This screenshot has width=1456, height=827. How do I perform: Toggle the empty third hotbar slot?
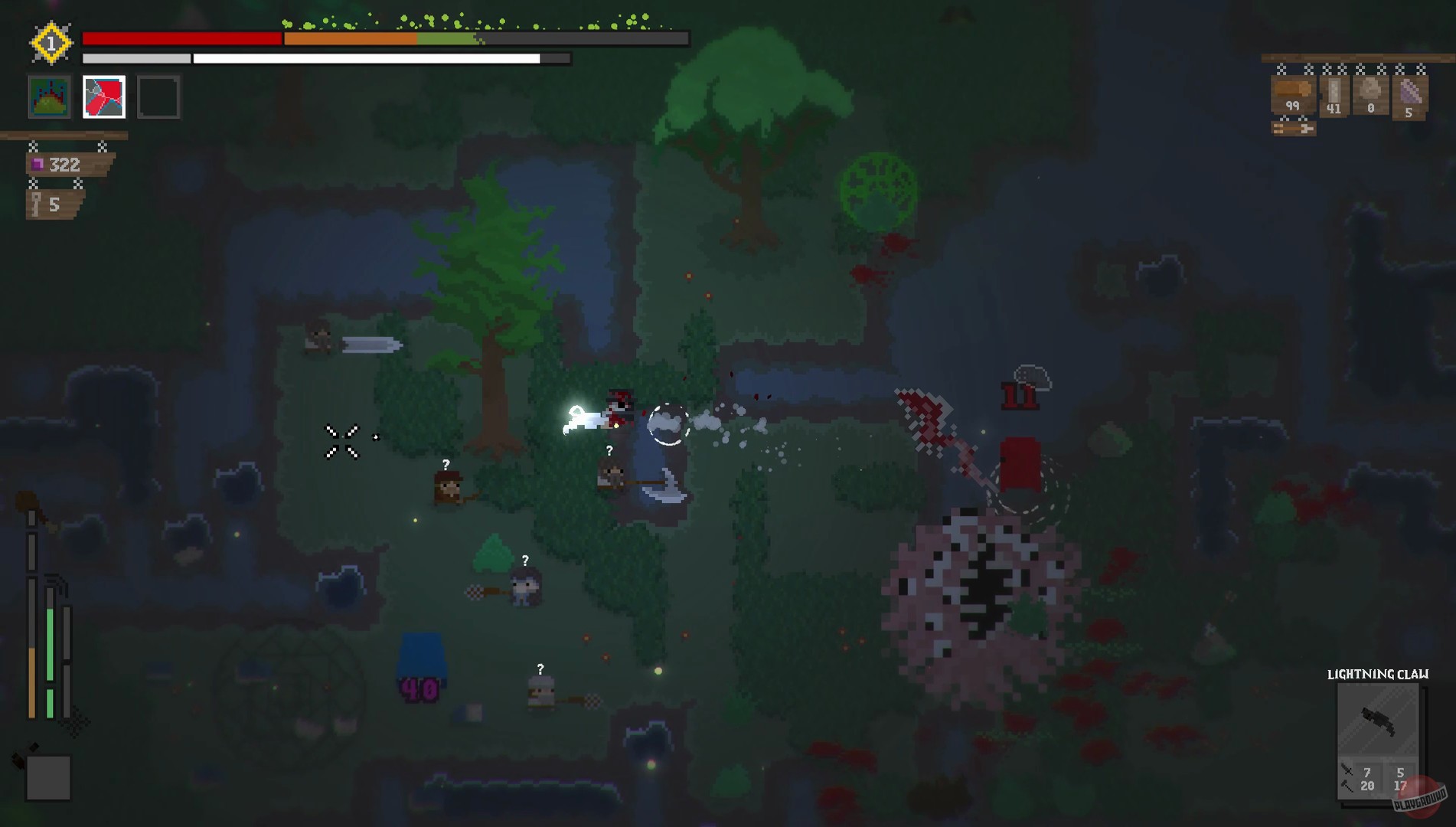(158, 96)
